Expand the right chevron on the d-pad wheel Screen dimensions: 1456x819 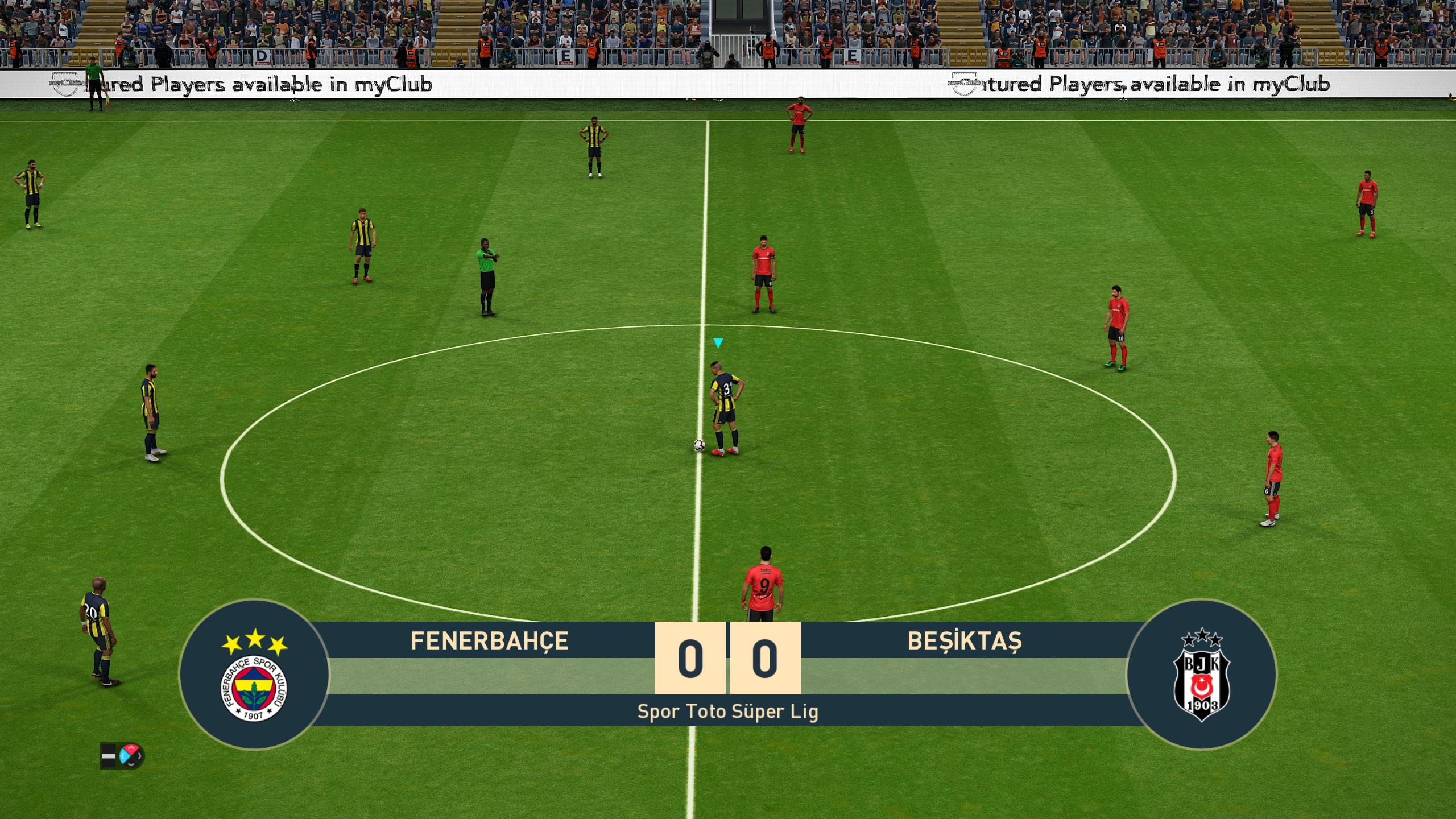[x=139, y=756]
